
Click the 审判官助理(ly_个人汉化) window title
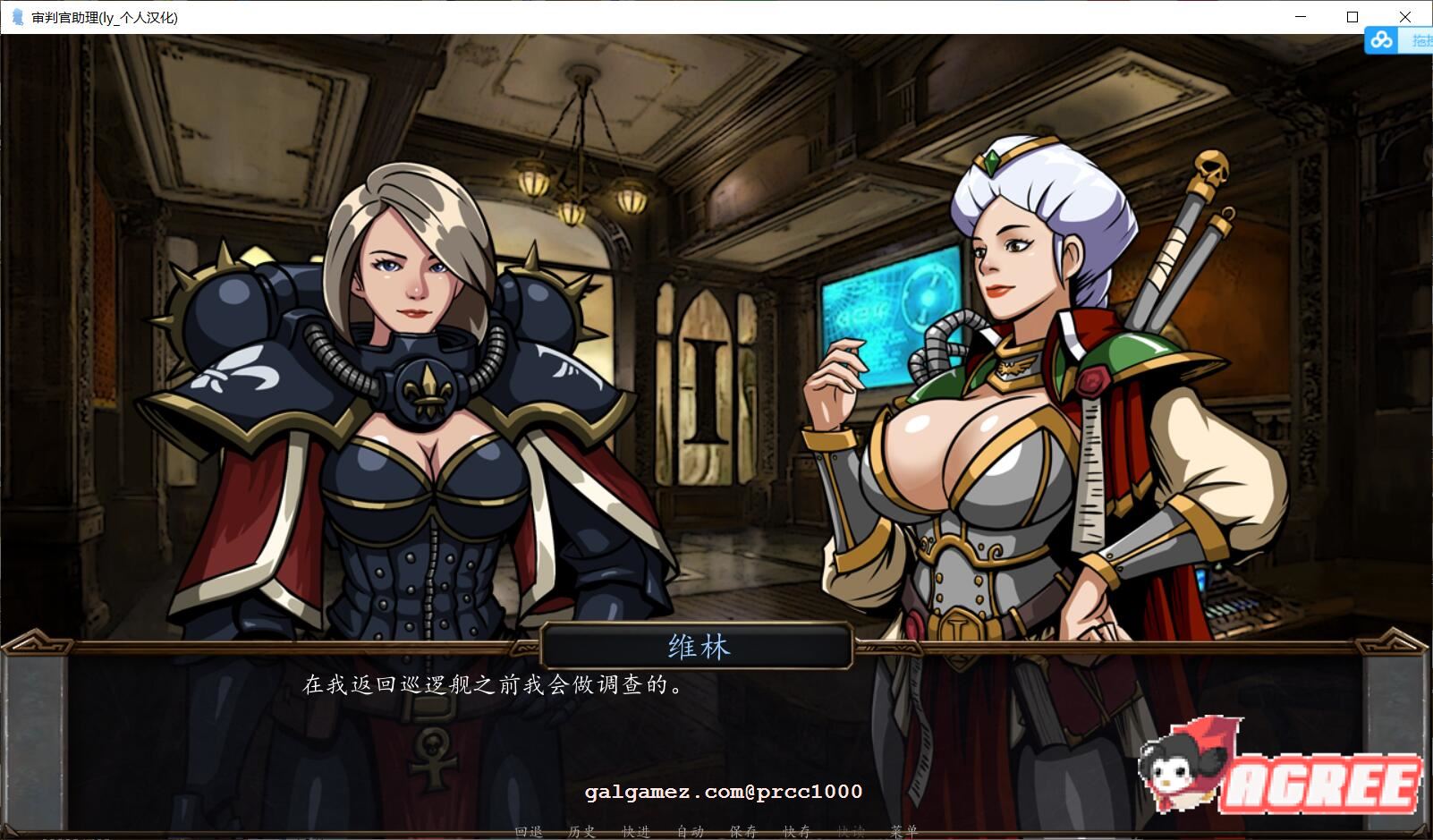coord(103,16)
